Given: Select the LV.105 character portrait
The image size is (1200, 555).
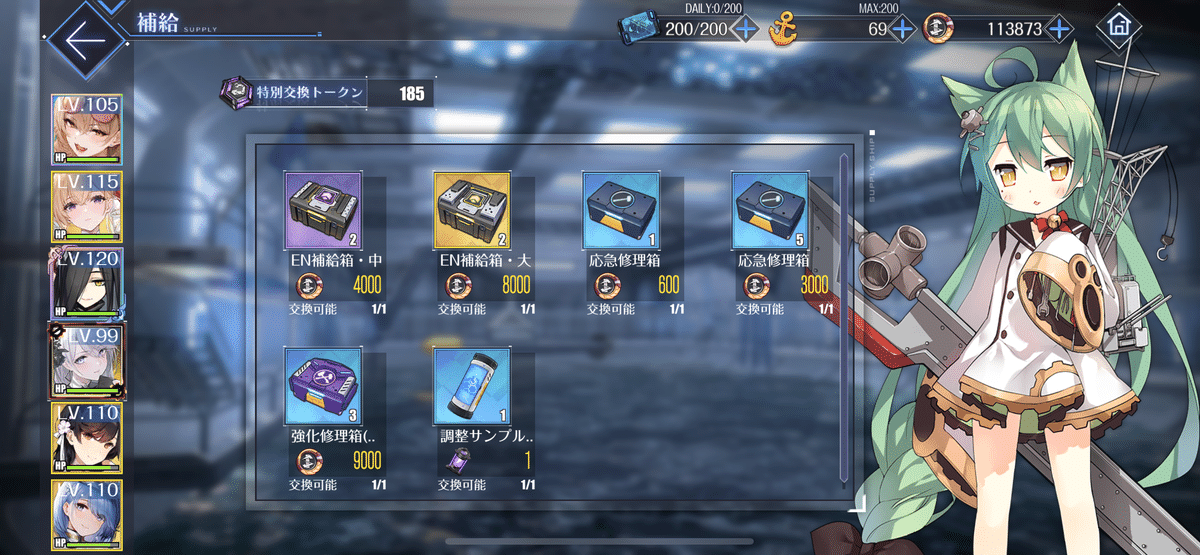Looking at the screenshot, I should pos(86,130).
